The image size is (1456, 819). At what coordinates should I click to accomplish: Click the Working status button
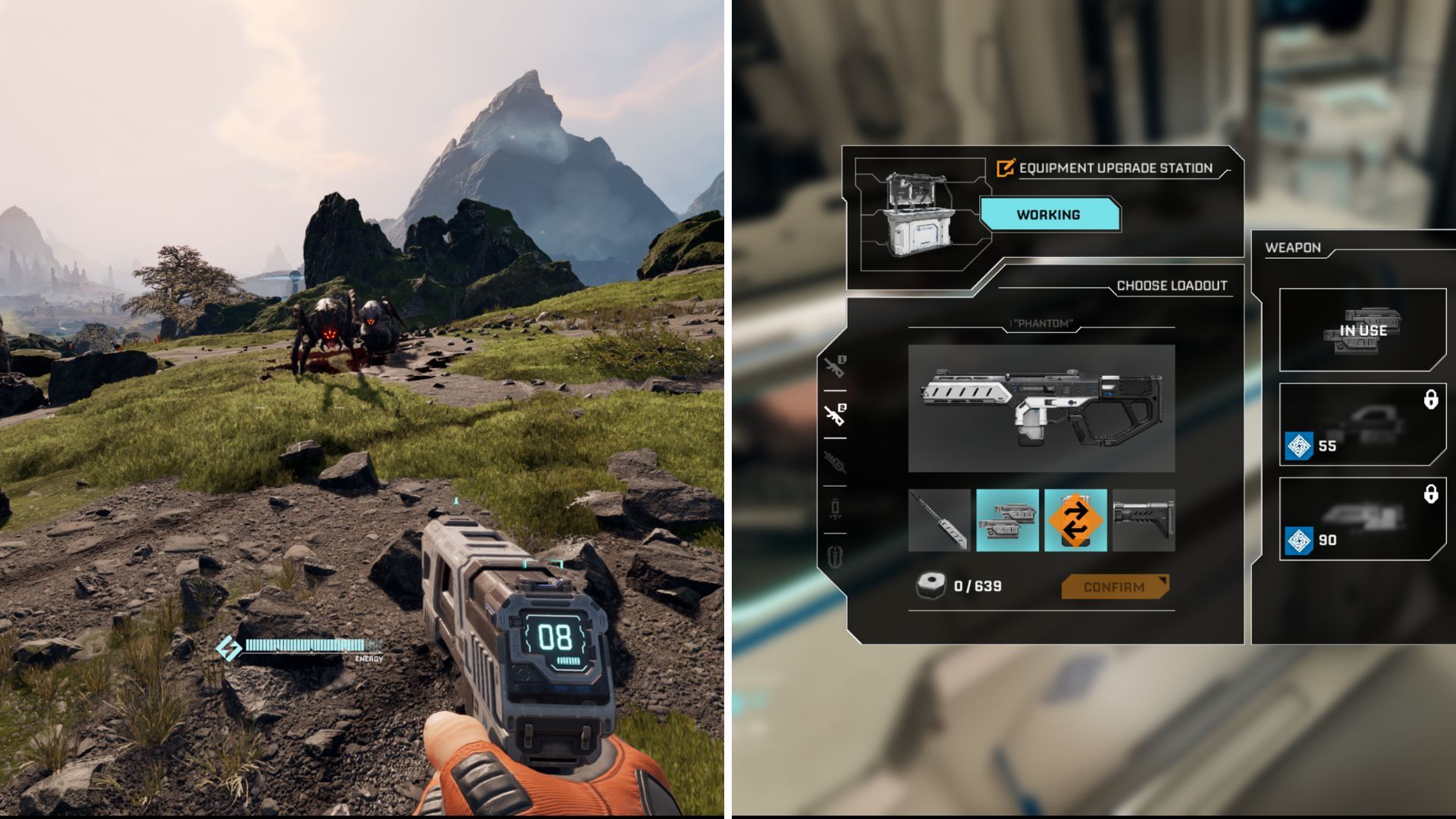tap(1050, 215)
